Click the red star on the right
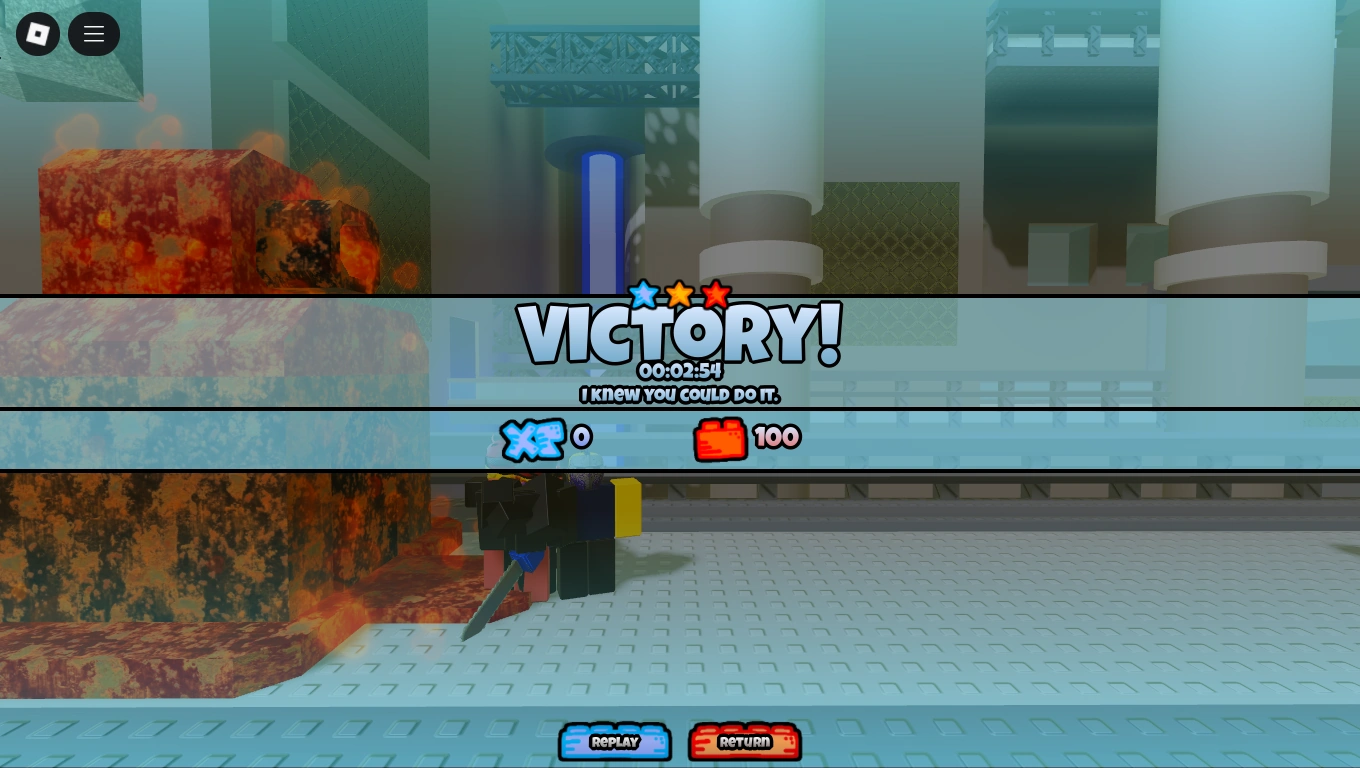This screenshot has height=768, width=1360. [716, 293]
